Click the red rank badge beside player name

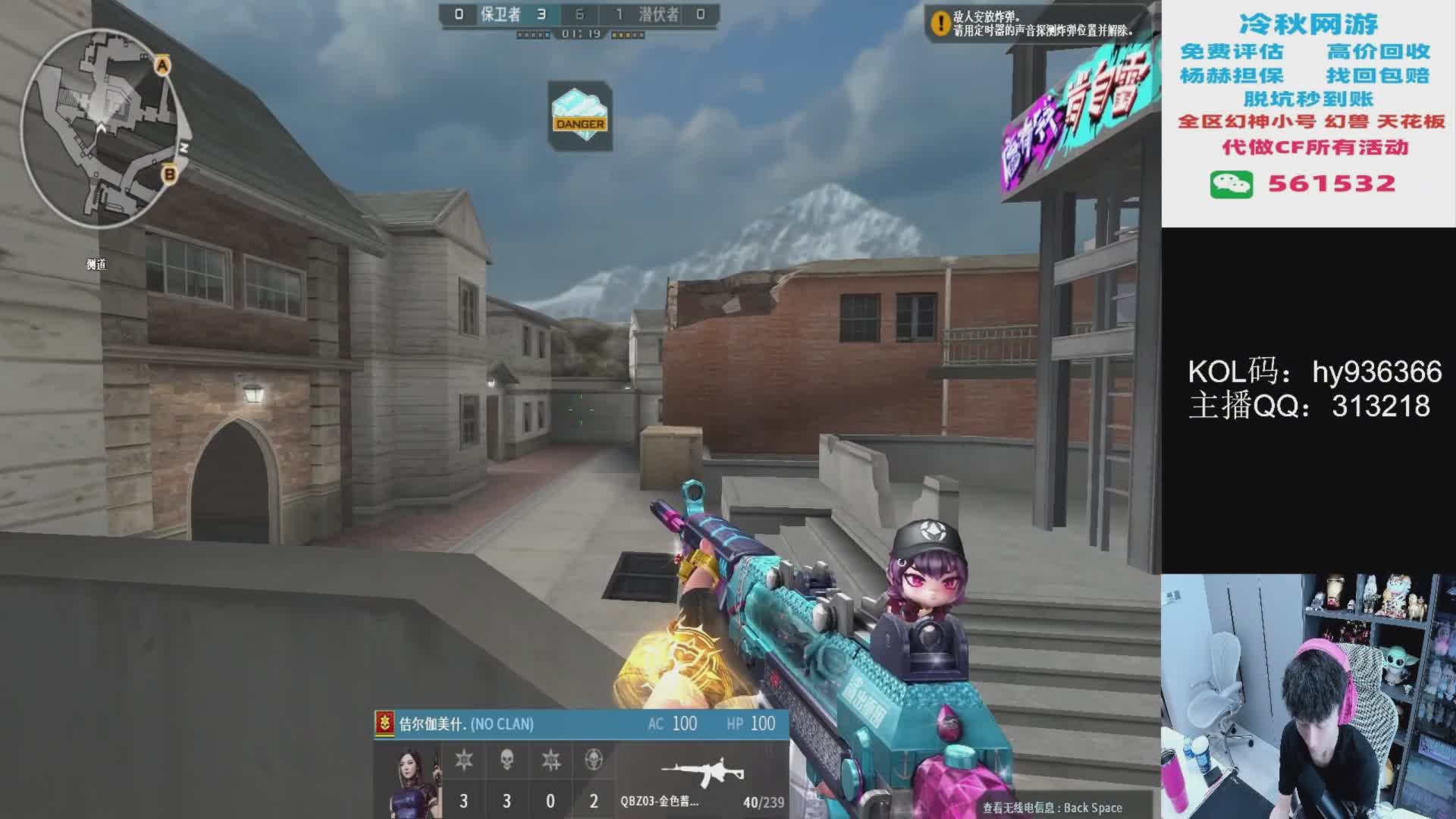click(x=385, y=723)
